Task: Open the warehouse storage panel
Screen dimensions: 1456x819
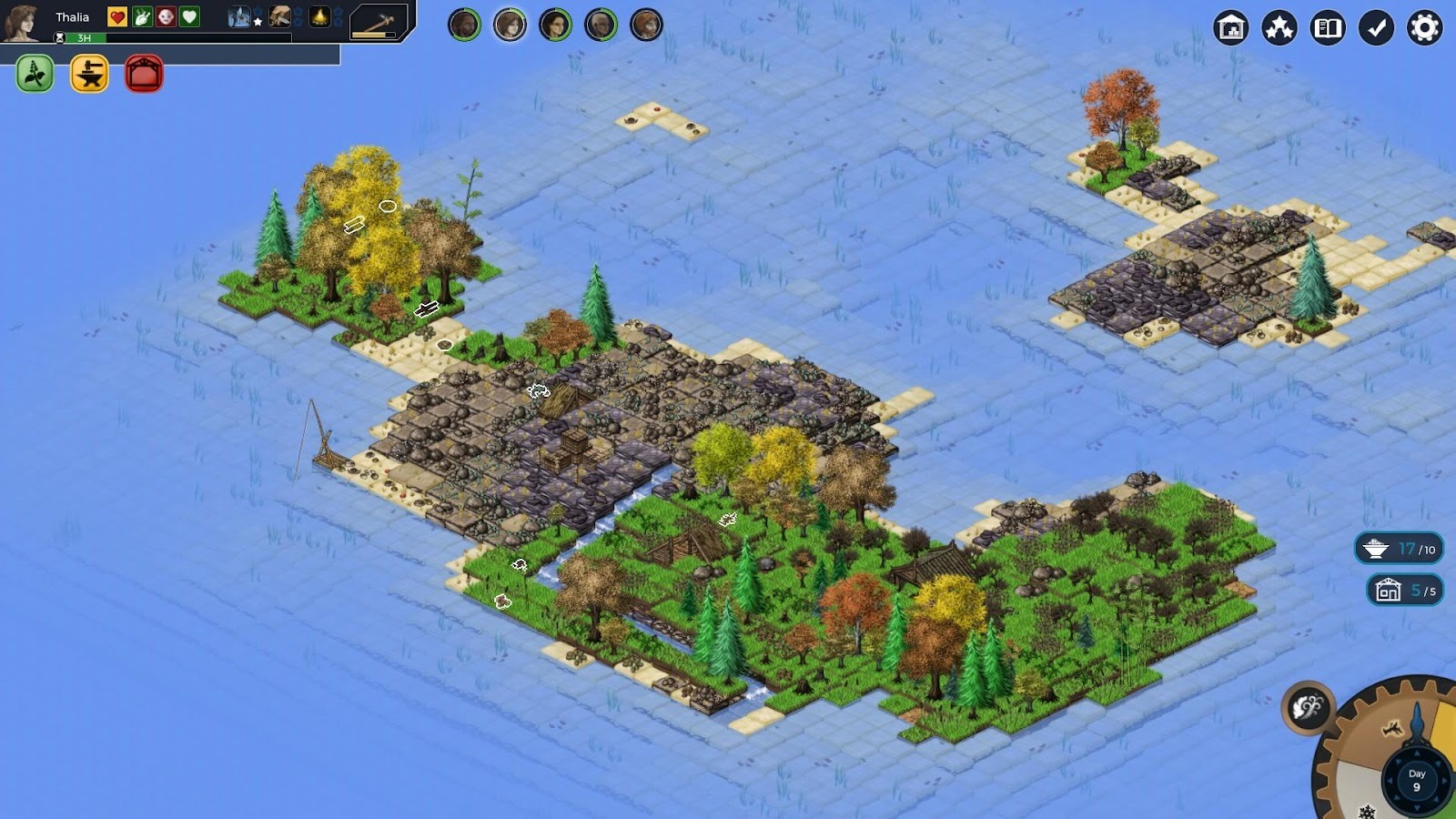Action: pyautogui.click(x=1230, y=28)
